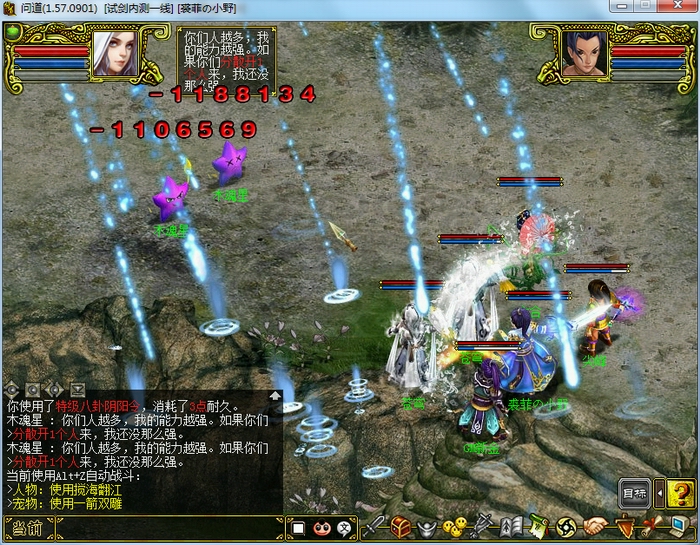This screenshot has height=545, width=700.
Task: Open the 目标 target button
Action: pos(634,493)
